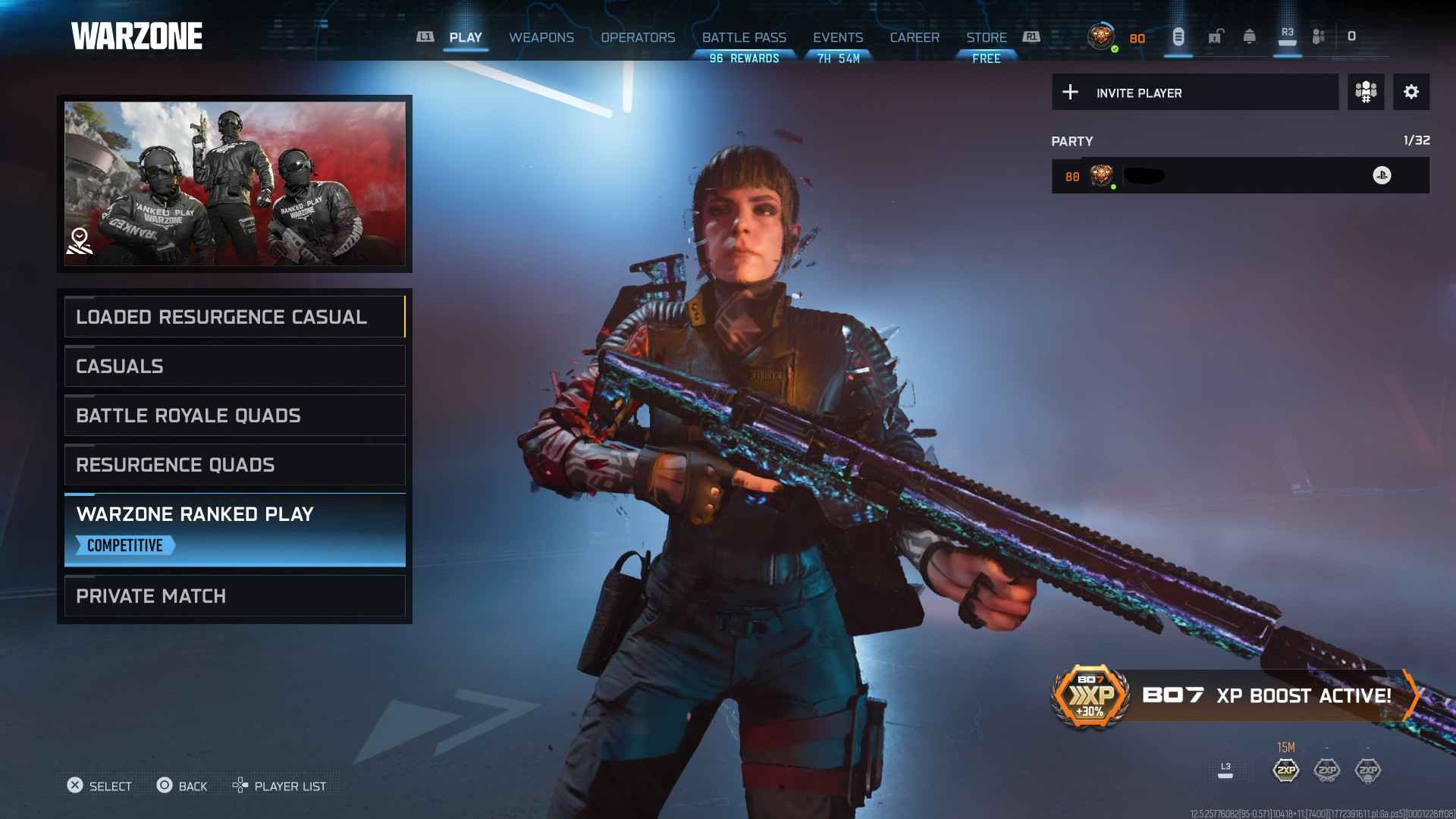
Task: Pick Battle Royale Quads mode
Action: point(234,416)
